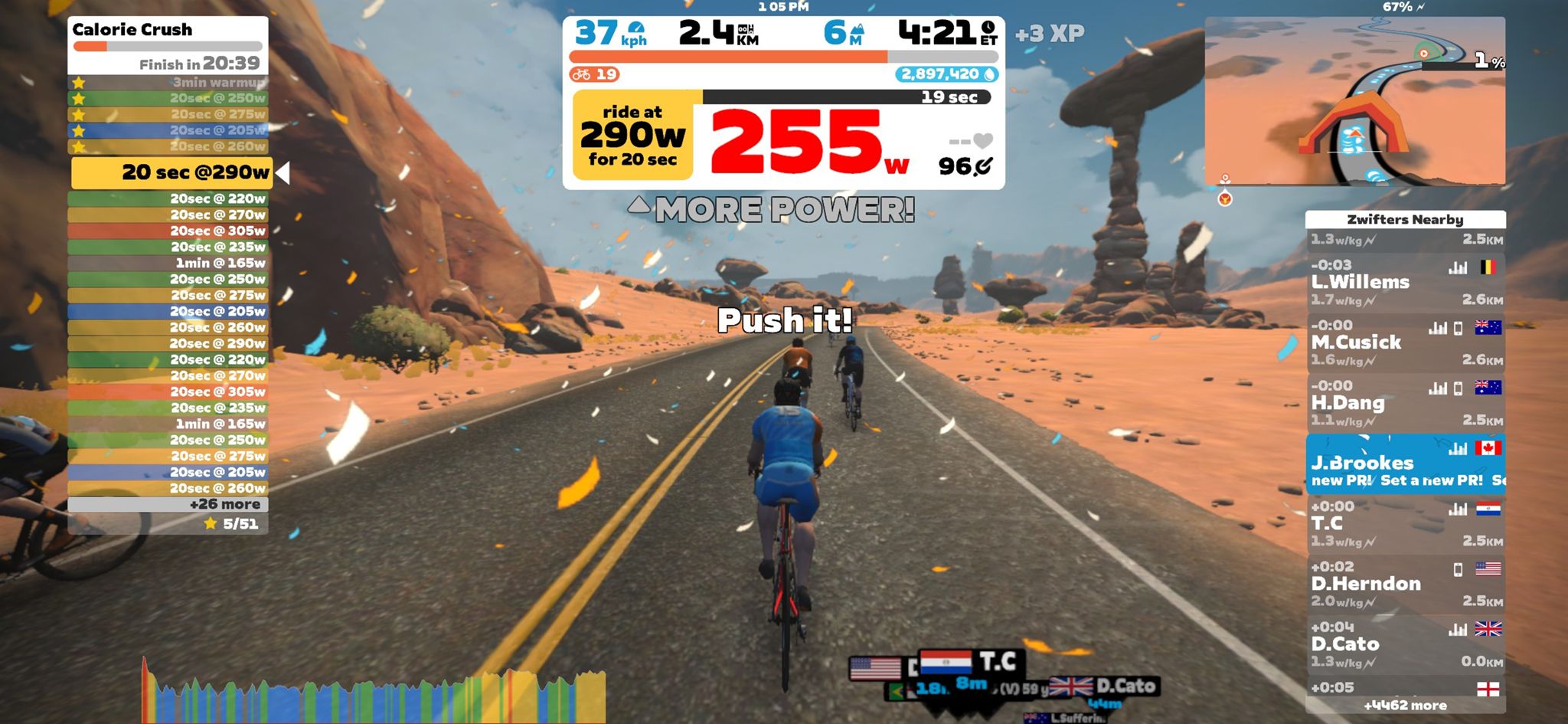The image size is (1568, 724).
Task: Expand the +4462 more Zwifters list
Action: pos(1406,705)
